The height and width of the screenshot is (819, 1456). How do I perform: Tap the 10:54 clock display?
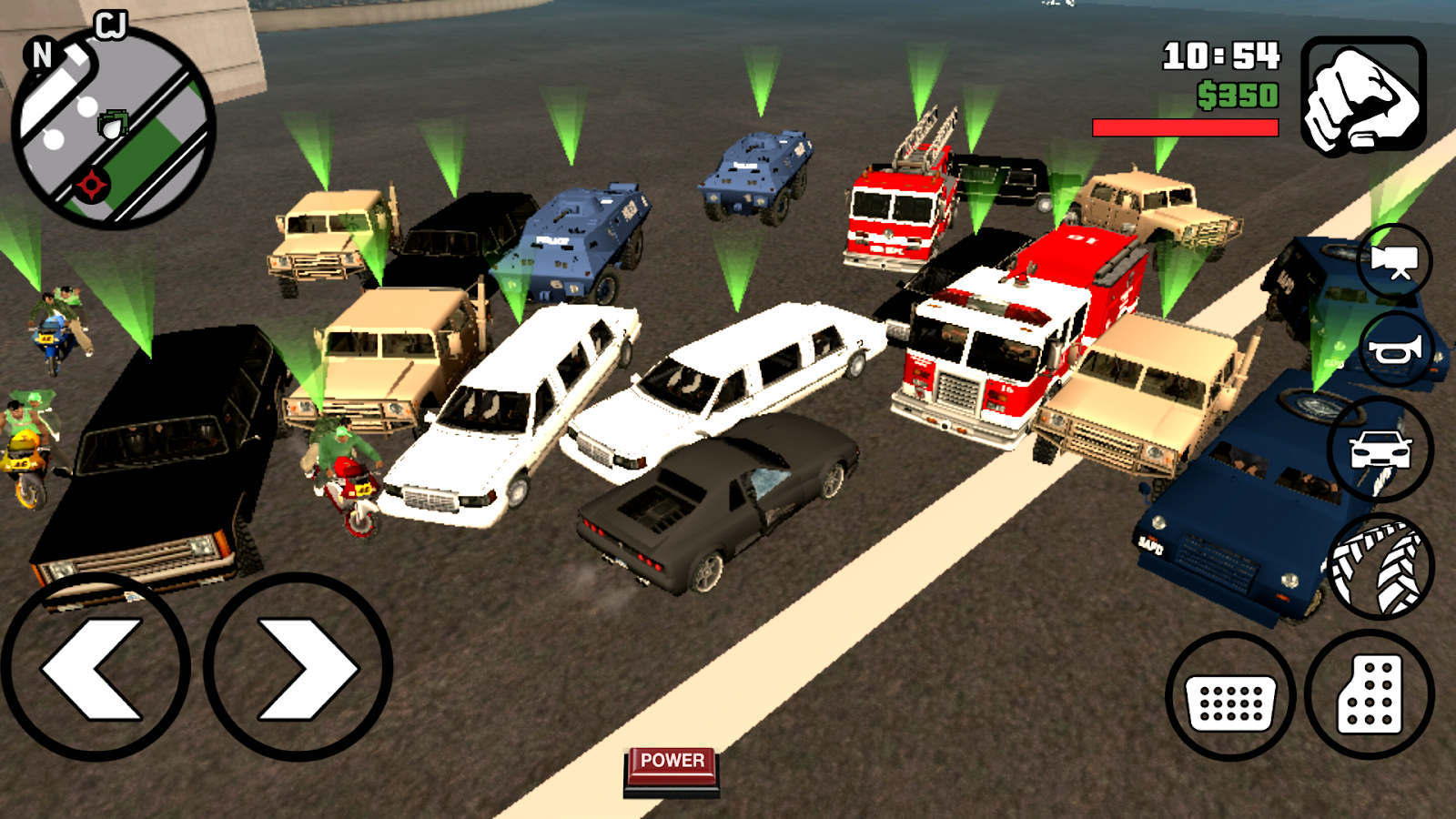tap(1221, 57)
